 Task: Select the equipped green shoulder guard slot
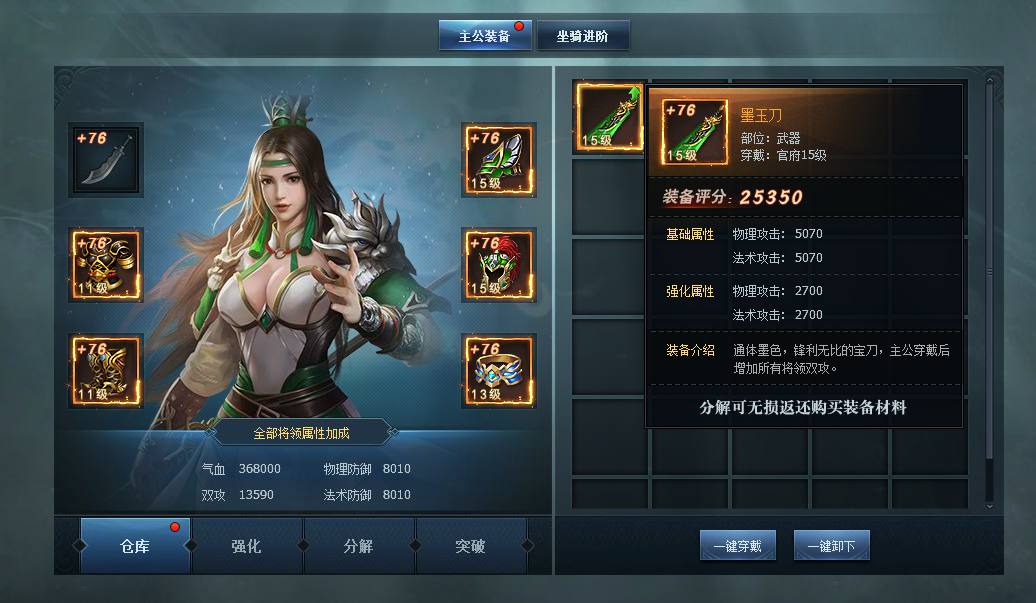click(499, 159)
